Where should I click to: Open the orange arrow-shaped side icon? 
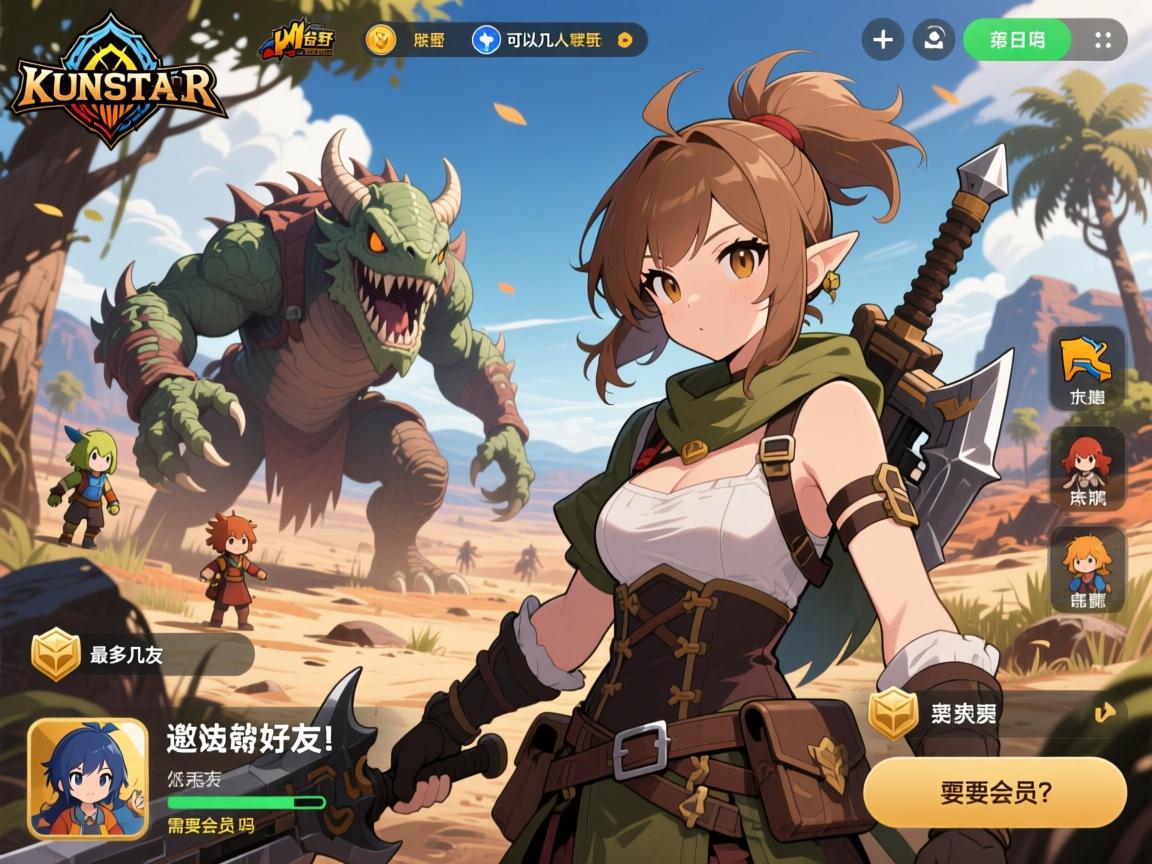[1087, 368]
